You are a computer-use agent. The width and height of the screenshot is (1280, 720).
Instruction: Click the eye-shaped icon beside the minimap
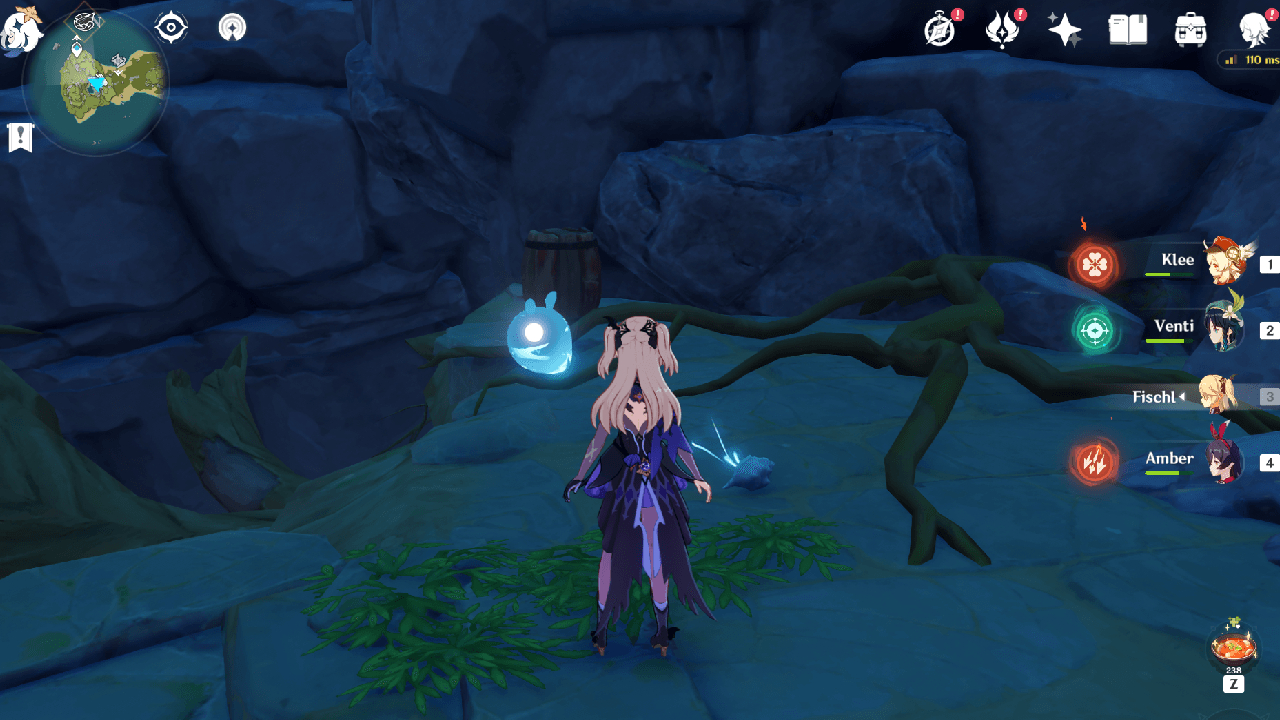(x=172, y=28)
